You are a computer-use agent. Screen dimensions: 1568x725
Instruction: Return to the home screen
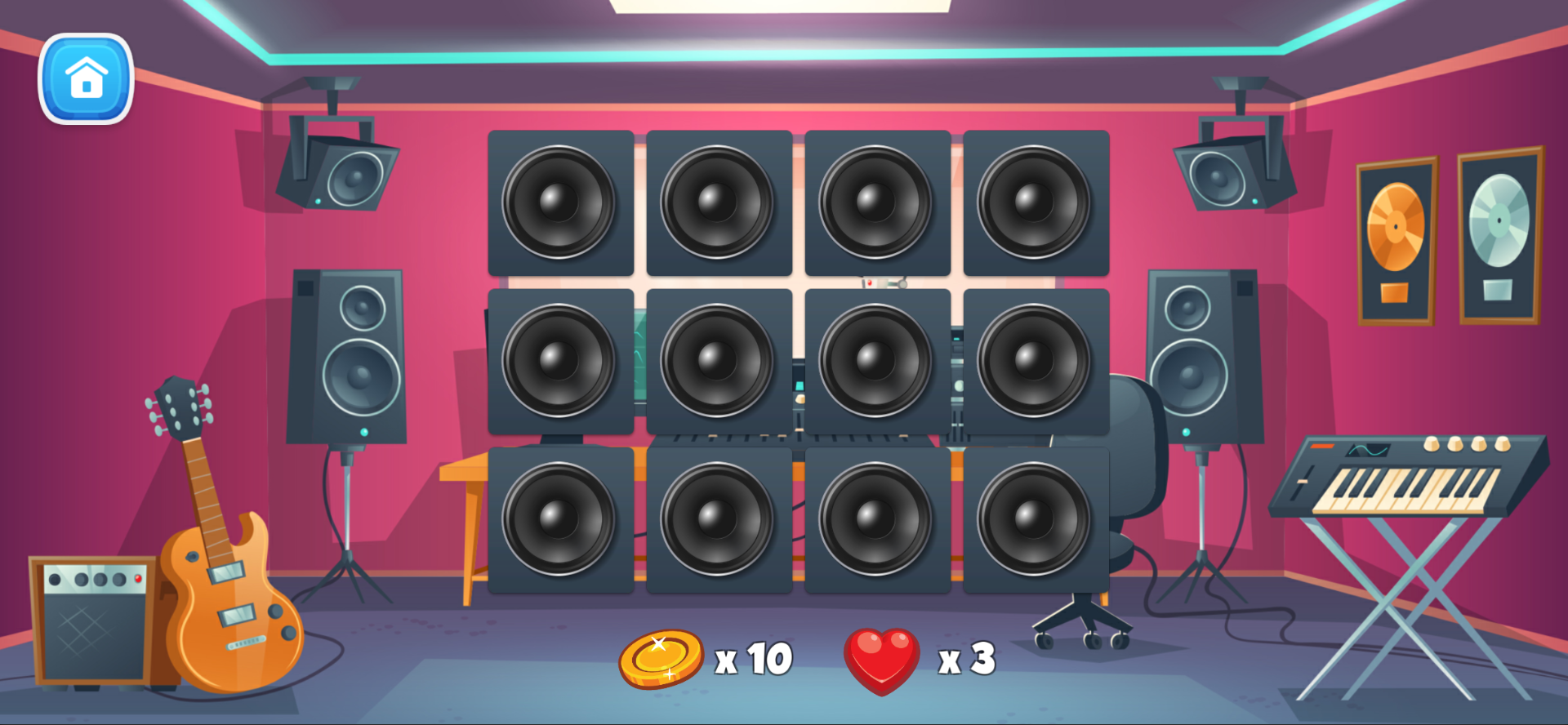[86, 78]
